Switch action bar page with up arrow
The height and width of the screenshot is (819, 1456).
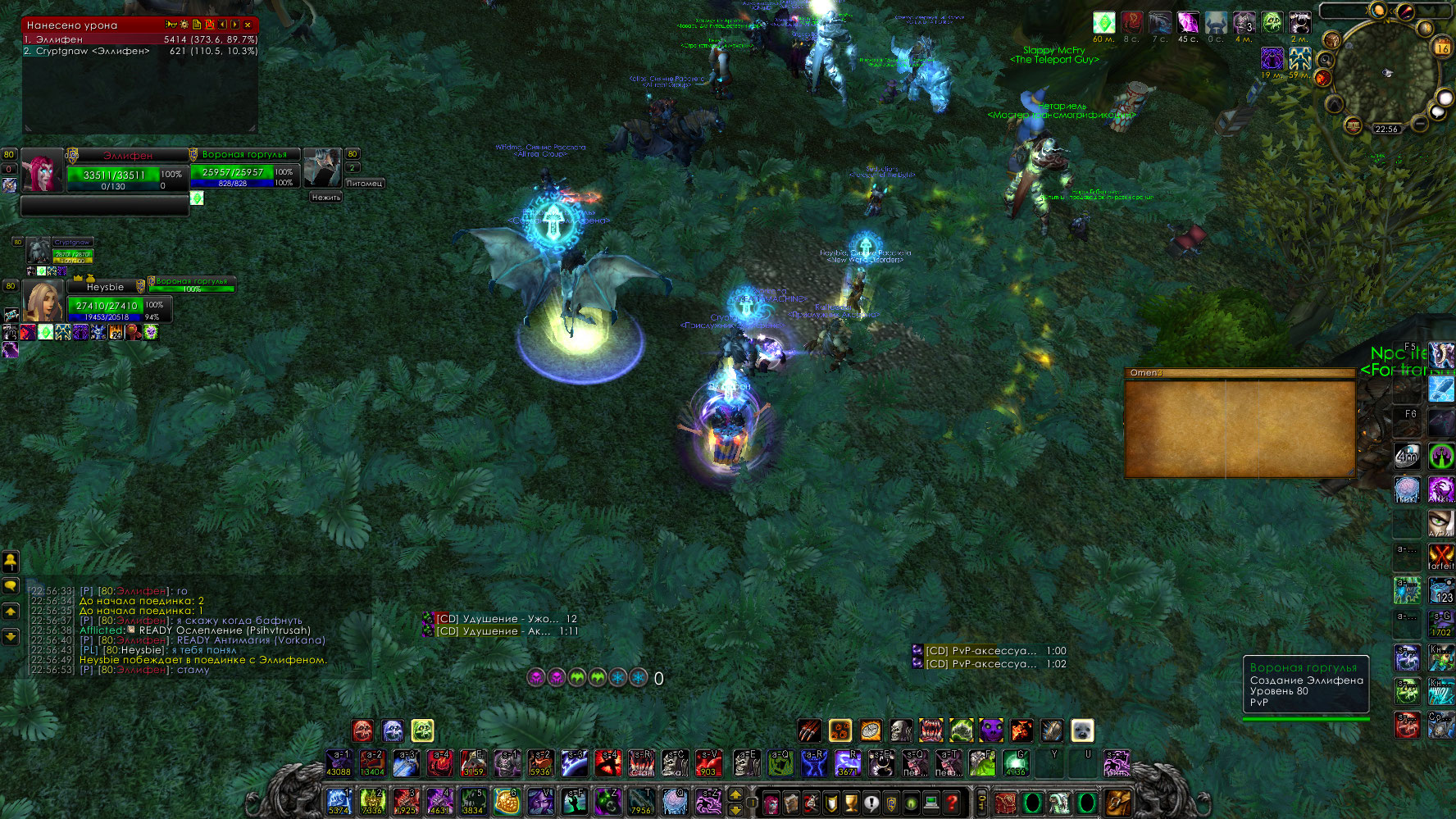[735, 794]
